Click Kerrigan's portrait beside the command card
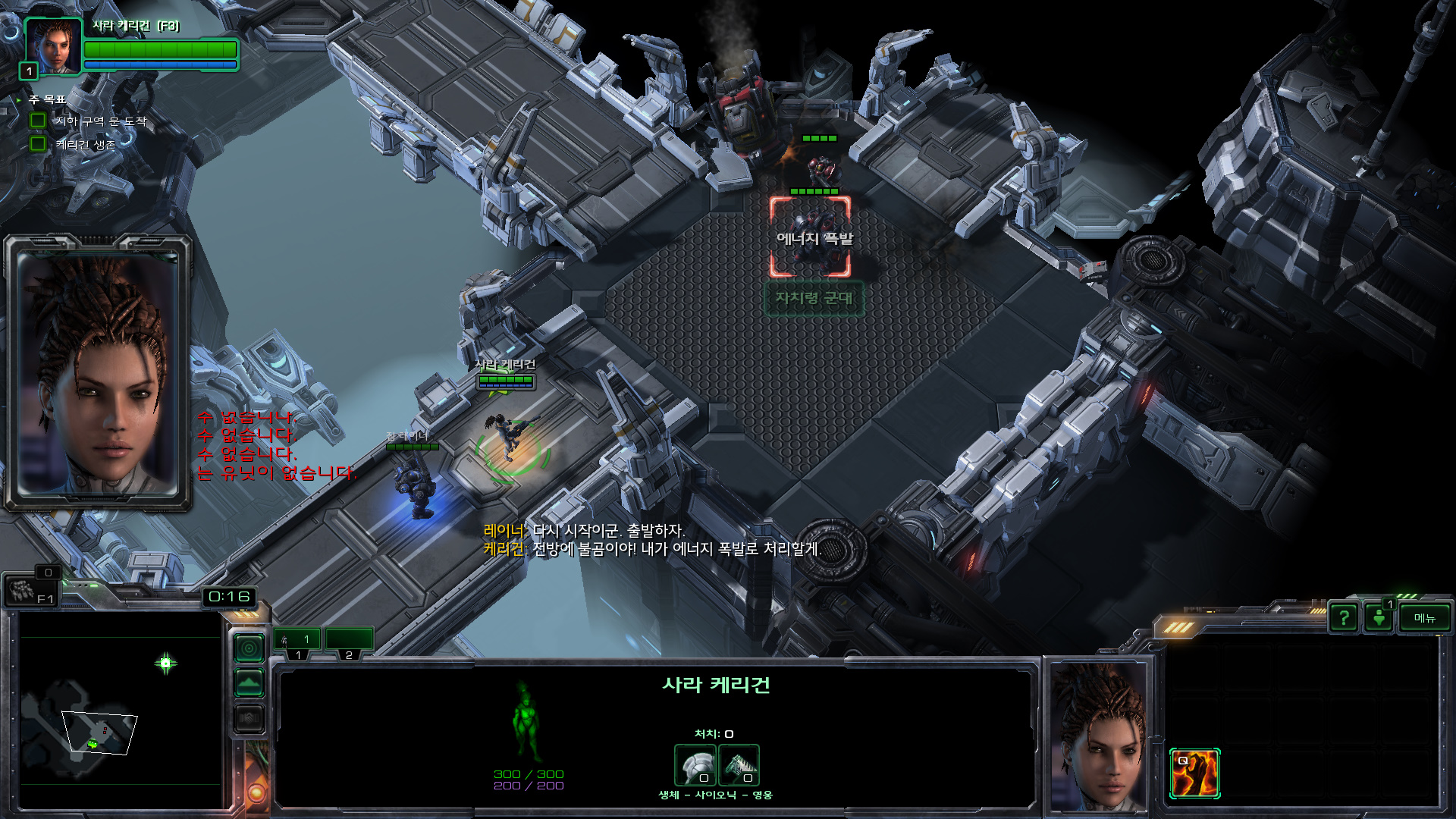Image resolution: width=1456 pixels, height=819 pixels. (x=1097, y=734)
